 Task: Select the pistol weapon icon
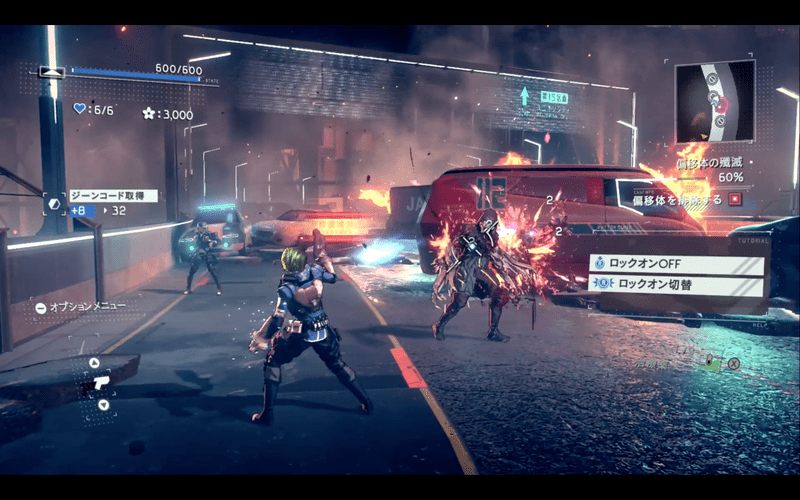pos(99,383)
